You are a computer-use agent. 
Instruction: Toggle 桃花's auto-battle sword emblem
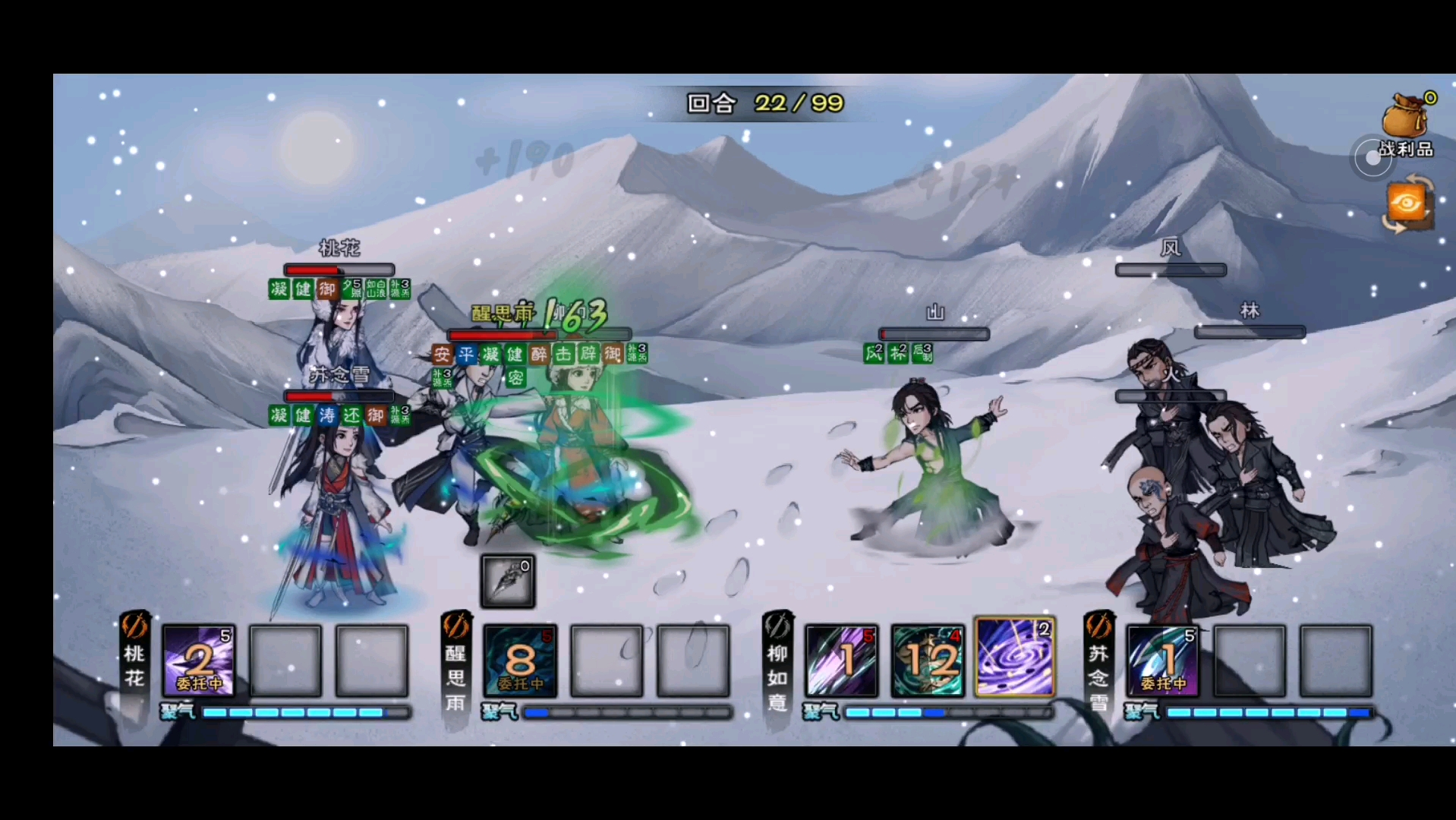[x=134, y=626]
